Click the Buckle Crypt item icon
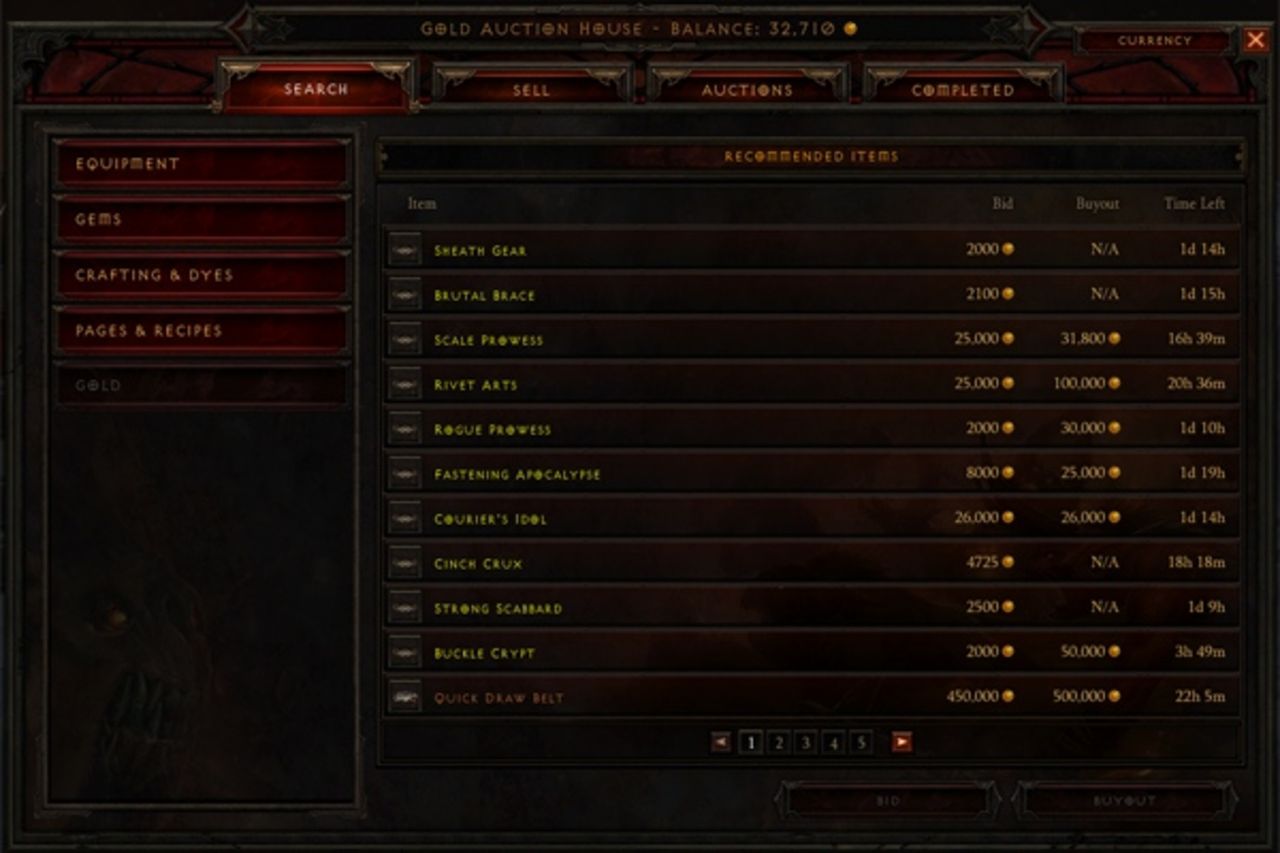Screen dimensions: 1280x853 pyautogui.click(x=404, y=652)
